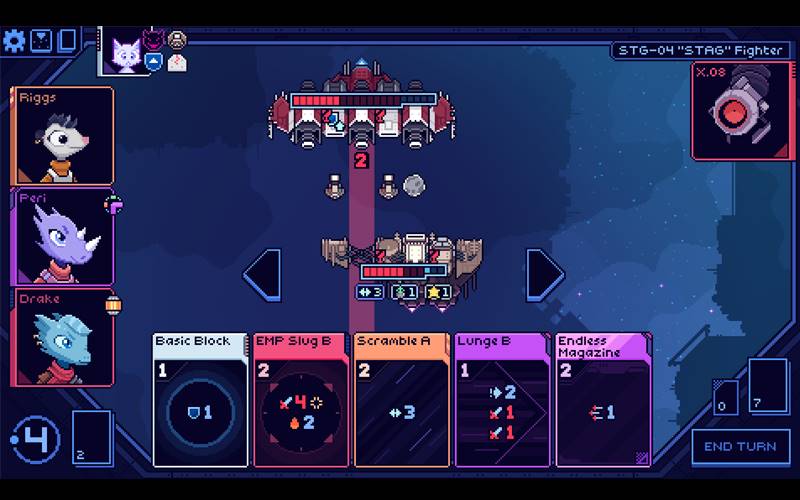The image size is (800, 500).
Task: Play the Lunge B card
Action: pyautogui.click(x=501, y=400)
